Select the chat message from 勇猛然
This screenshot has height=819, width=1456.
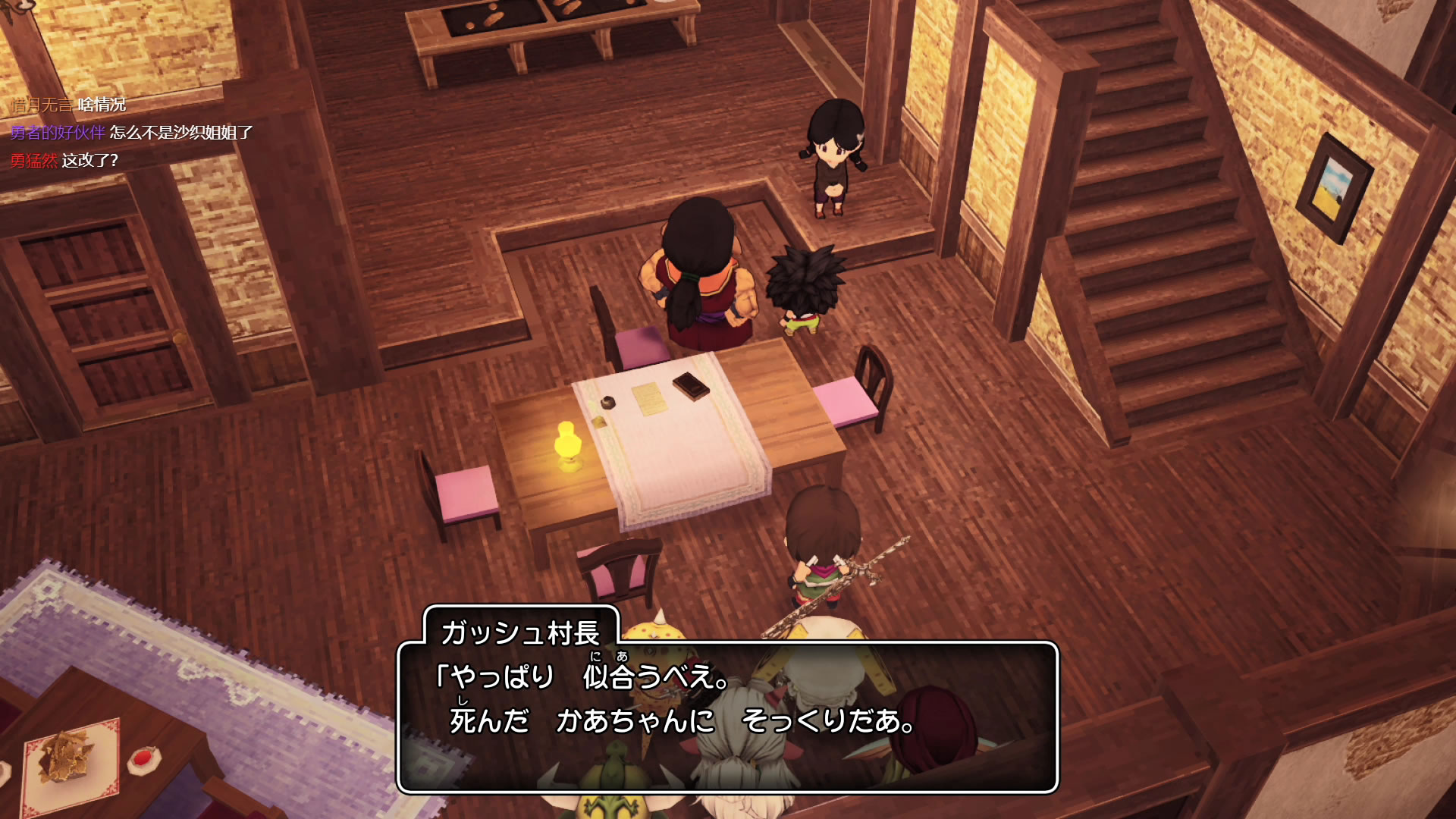pyautogui.click(x=90, y=161)
